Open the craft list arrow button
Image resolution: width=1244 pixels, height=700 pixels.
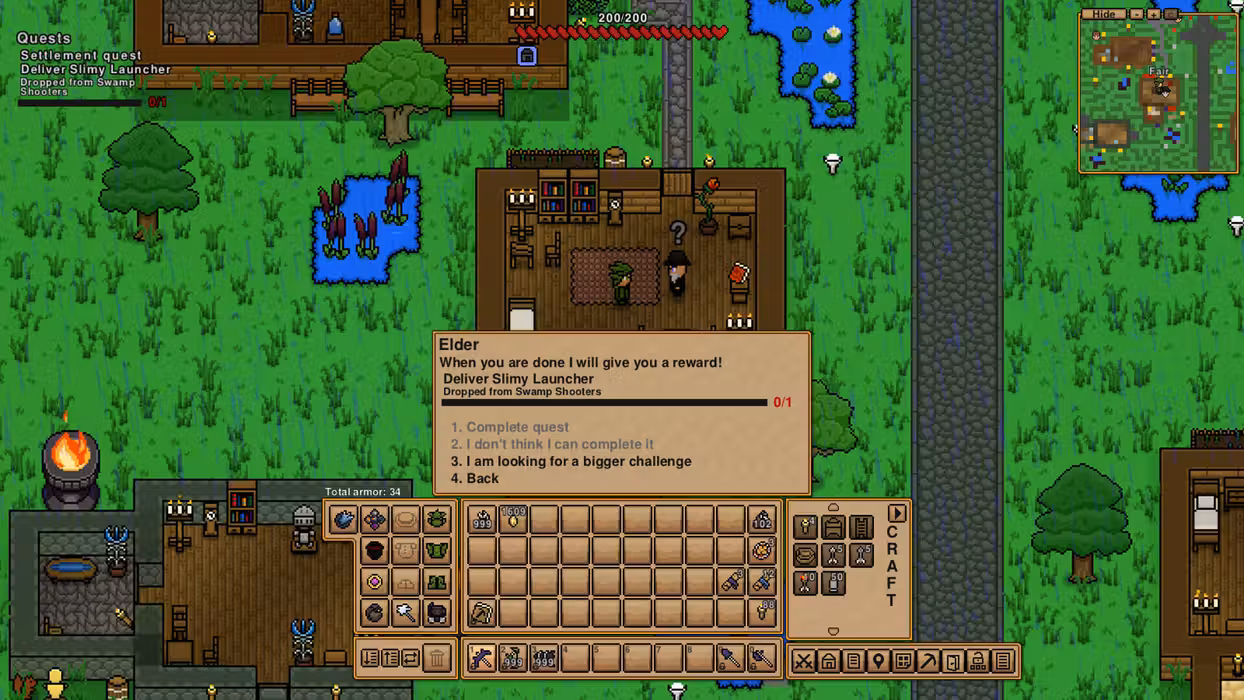coord(896,514)
